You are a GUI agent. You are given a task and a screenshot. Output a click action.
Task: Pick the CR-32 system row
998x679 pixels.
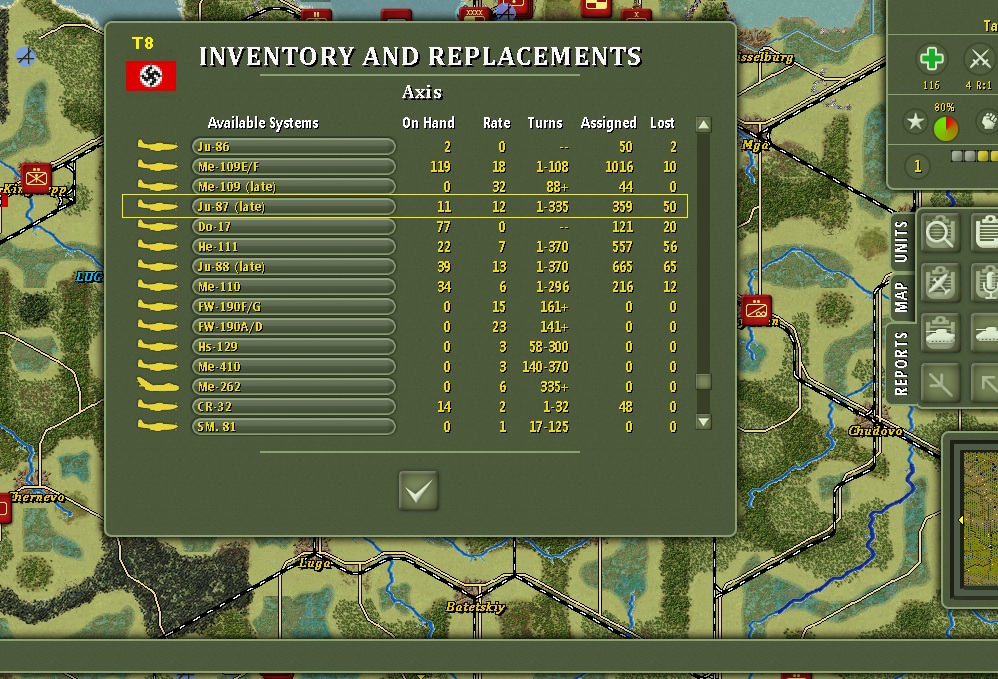tap(293, 407)
